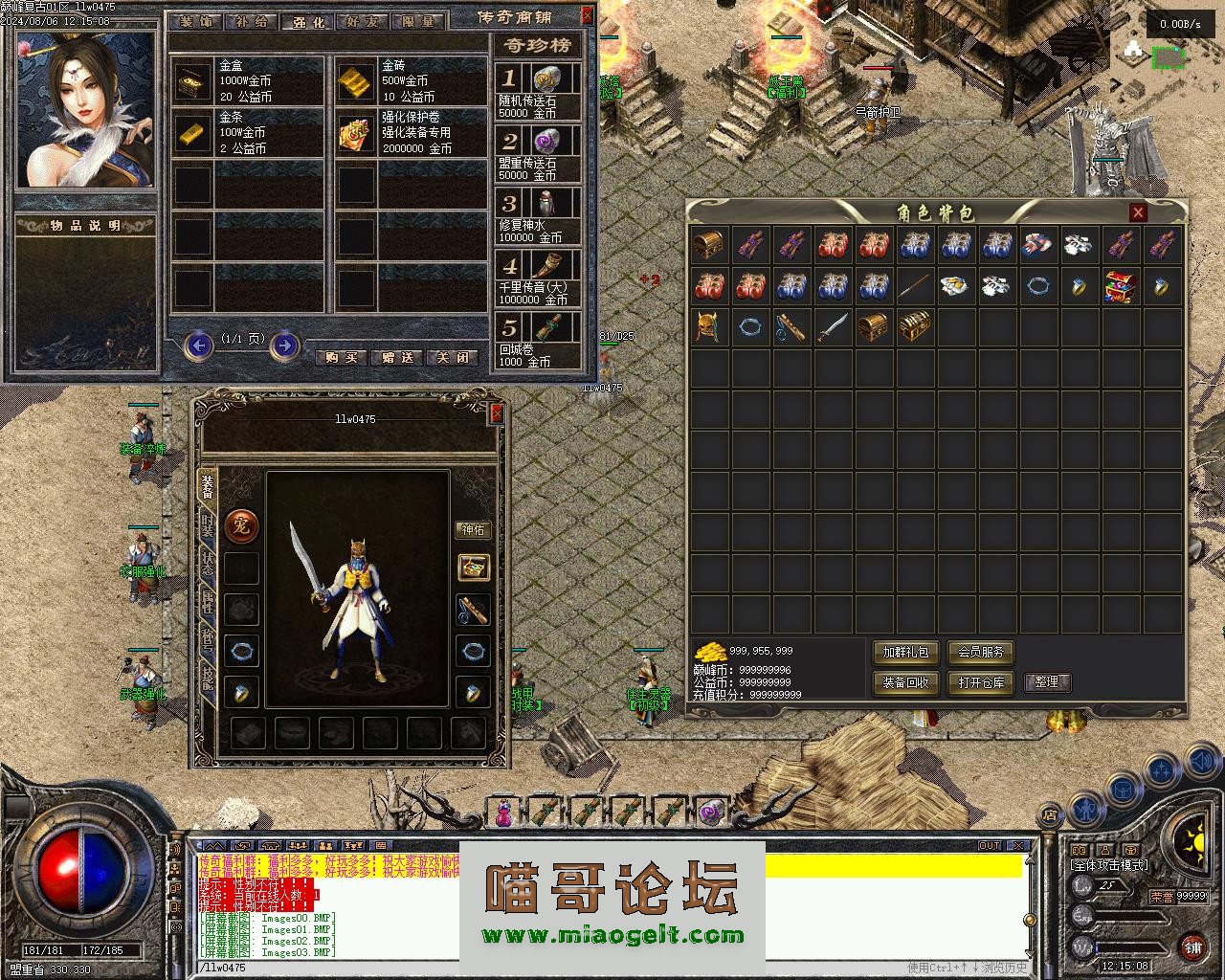Click the 装备回收 recycle button
The image size is (1225, 980).
tap(905, 682)
